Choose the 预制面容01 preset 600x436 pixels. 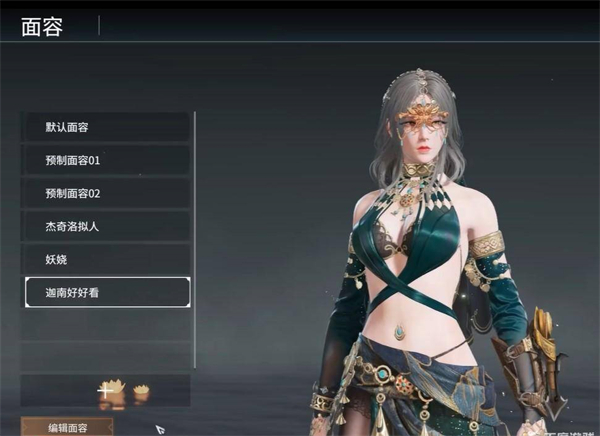[x=105, y=160]
